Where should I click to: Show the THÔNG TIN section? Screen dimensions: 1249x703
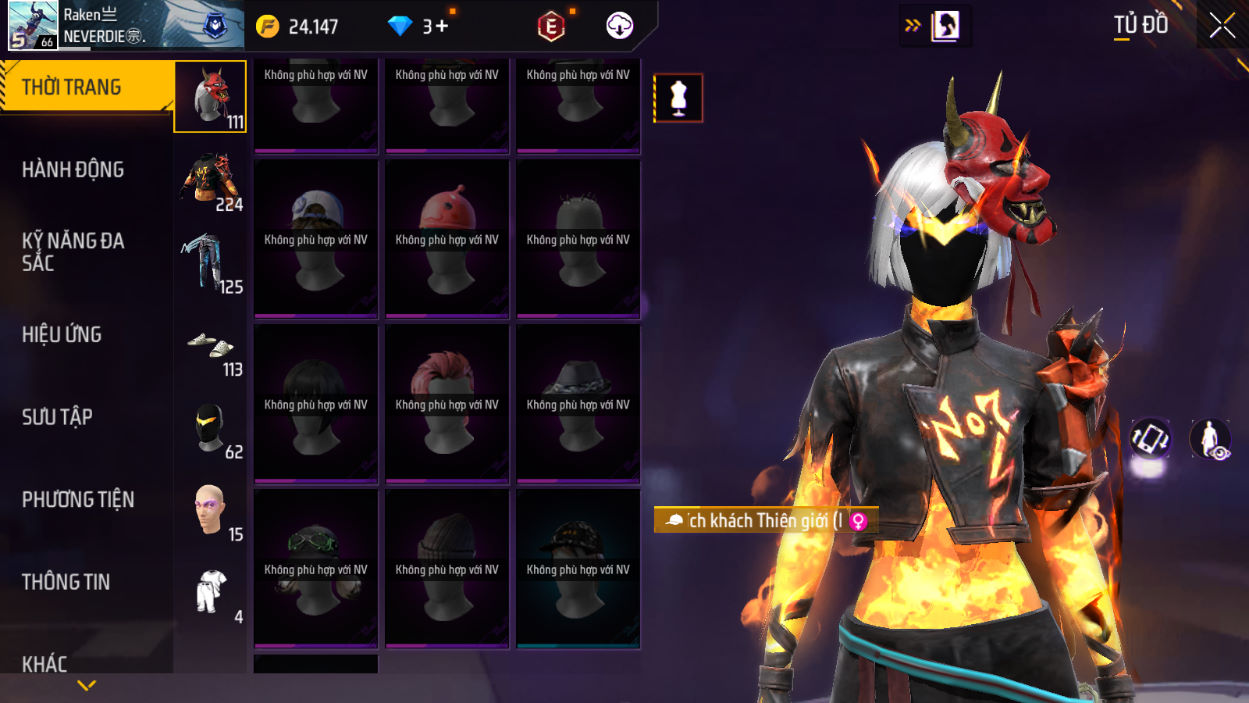coord(66,582)
